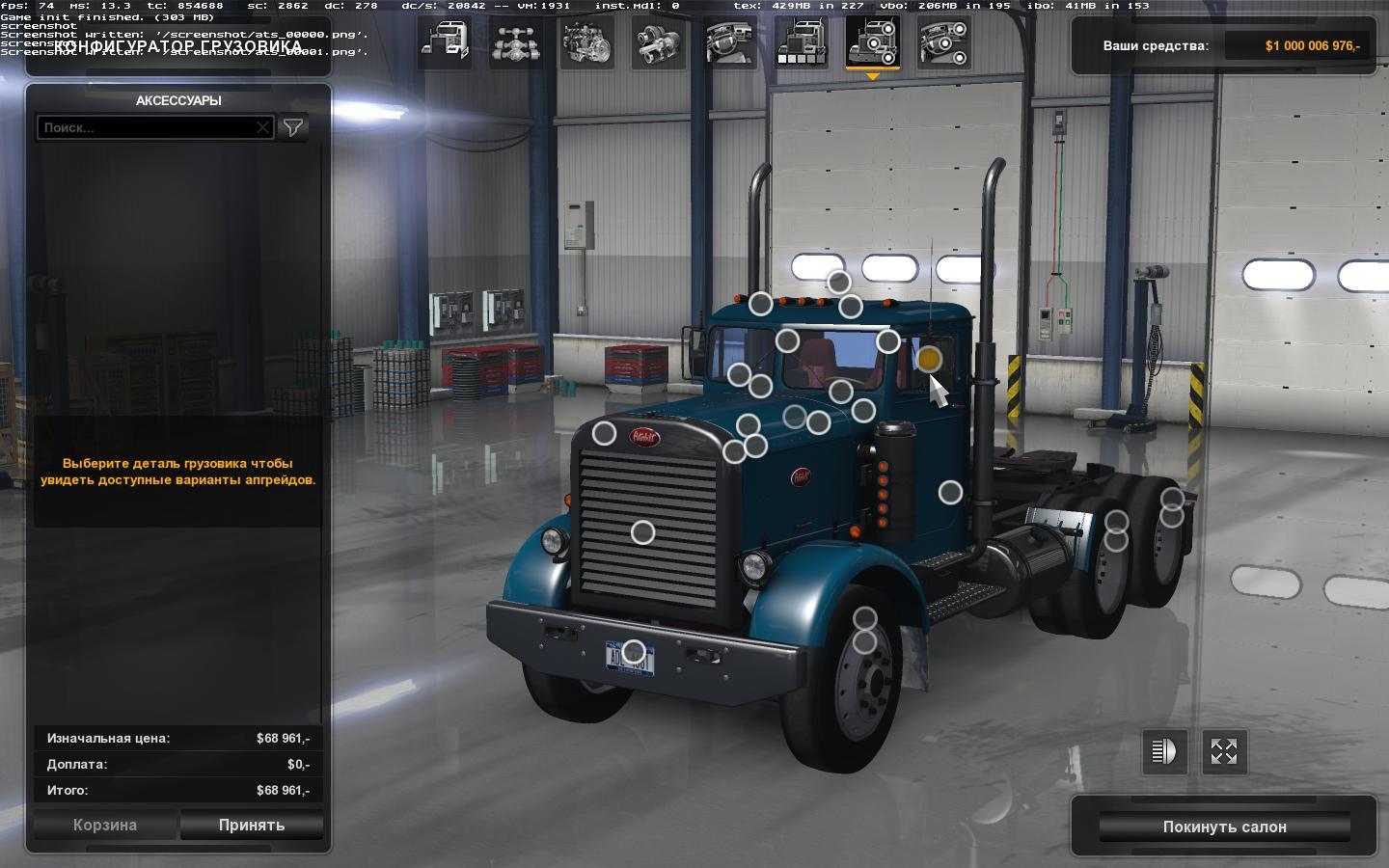Open the Корзина cart
The width and height of the screenshot is (1389, 868).
105,825
